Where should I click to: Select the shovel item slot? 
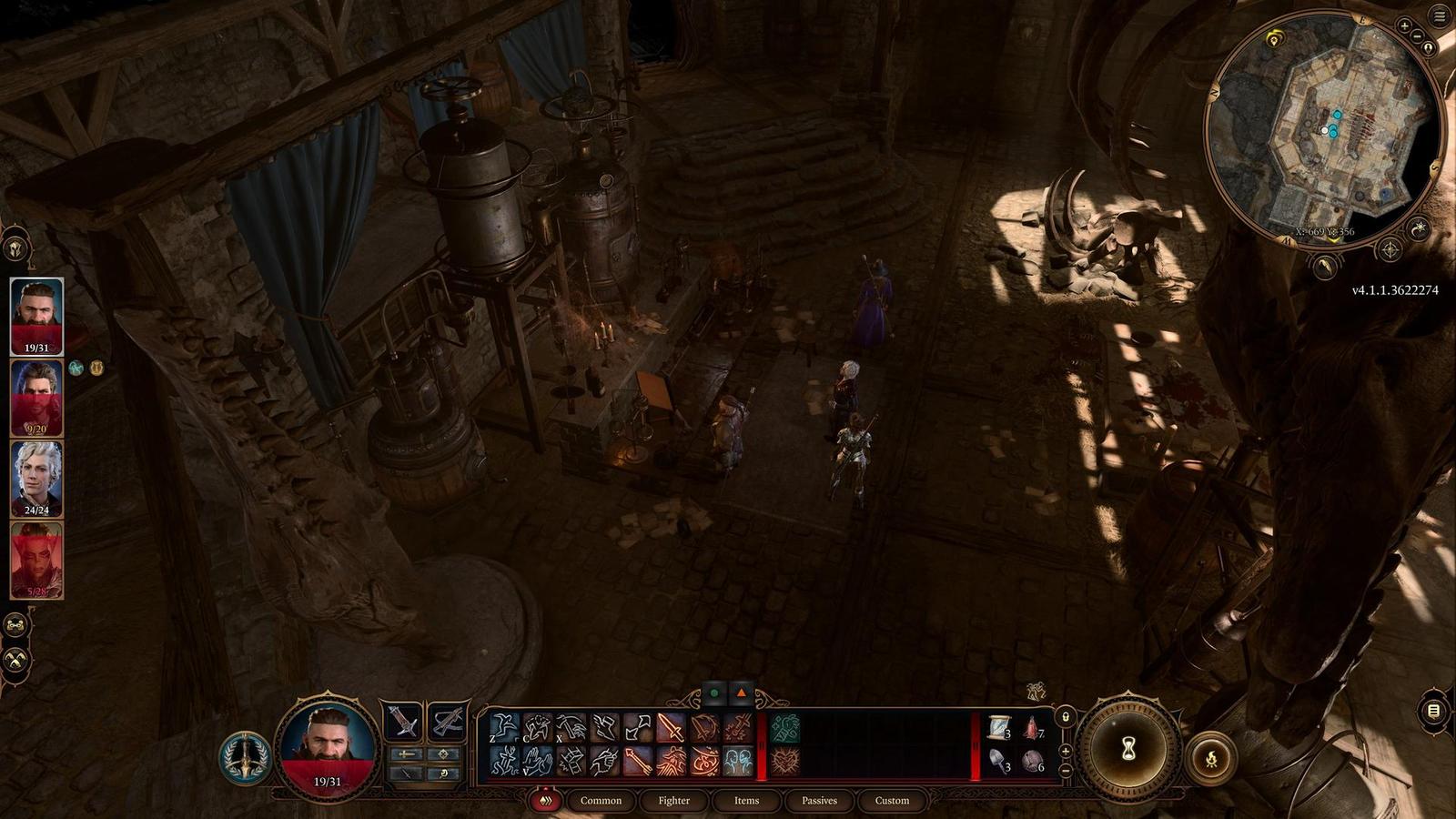(x=1000, y=761)
